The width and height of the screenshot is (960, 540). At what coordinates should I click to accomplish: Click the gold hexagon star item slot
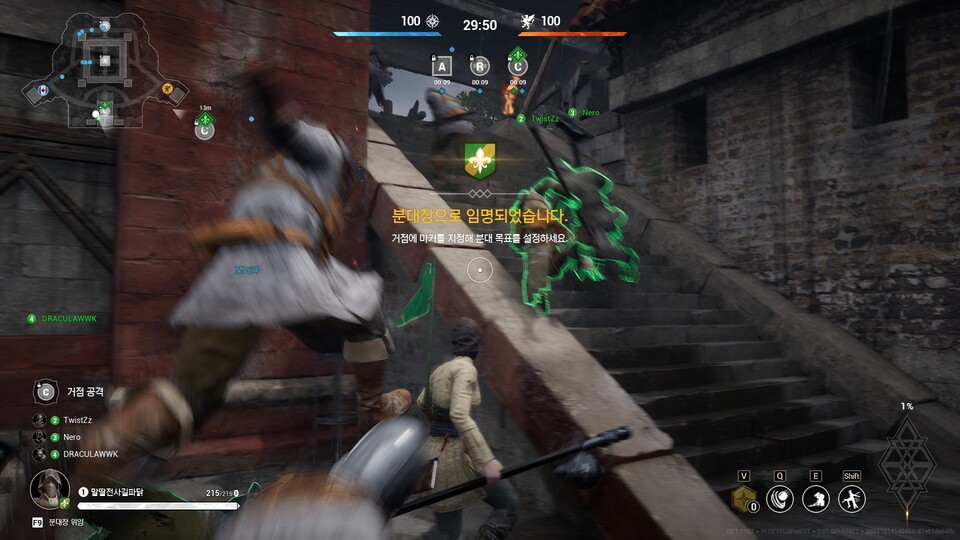[x=743, y=499]
